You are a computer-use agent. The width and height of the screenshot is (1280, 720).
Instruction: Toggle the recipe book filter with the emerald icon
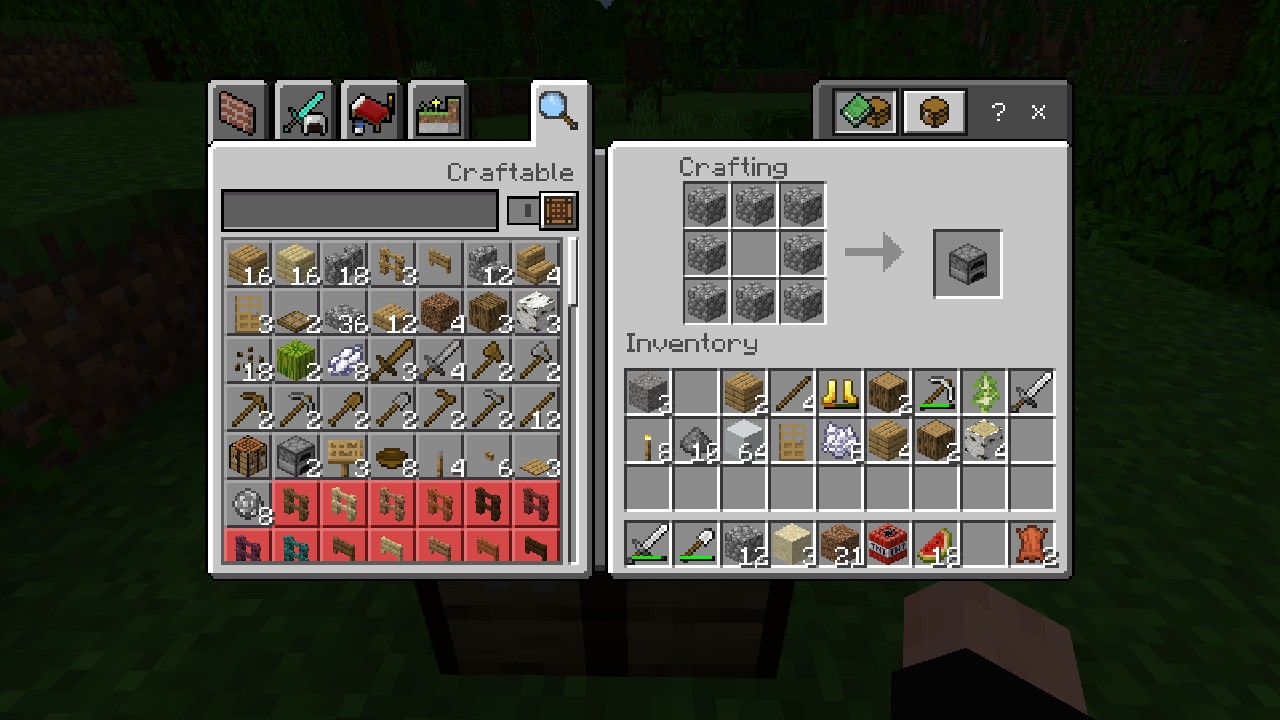(860, 111)
